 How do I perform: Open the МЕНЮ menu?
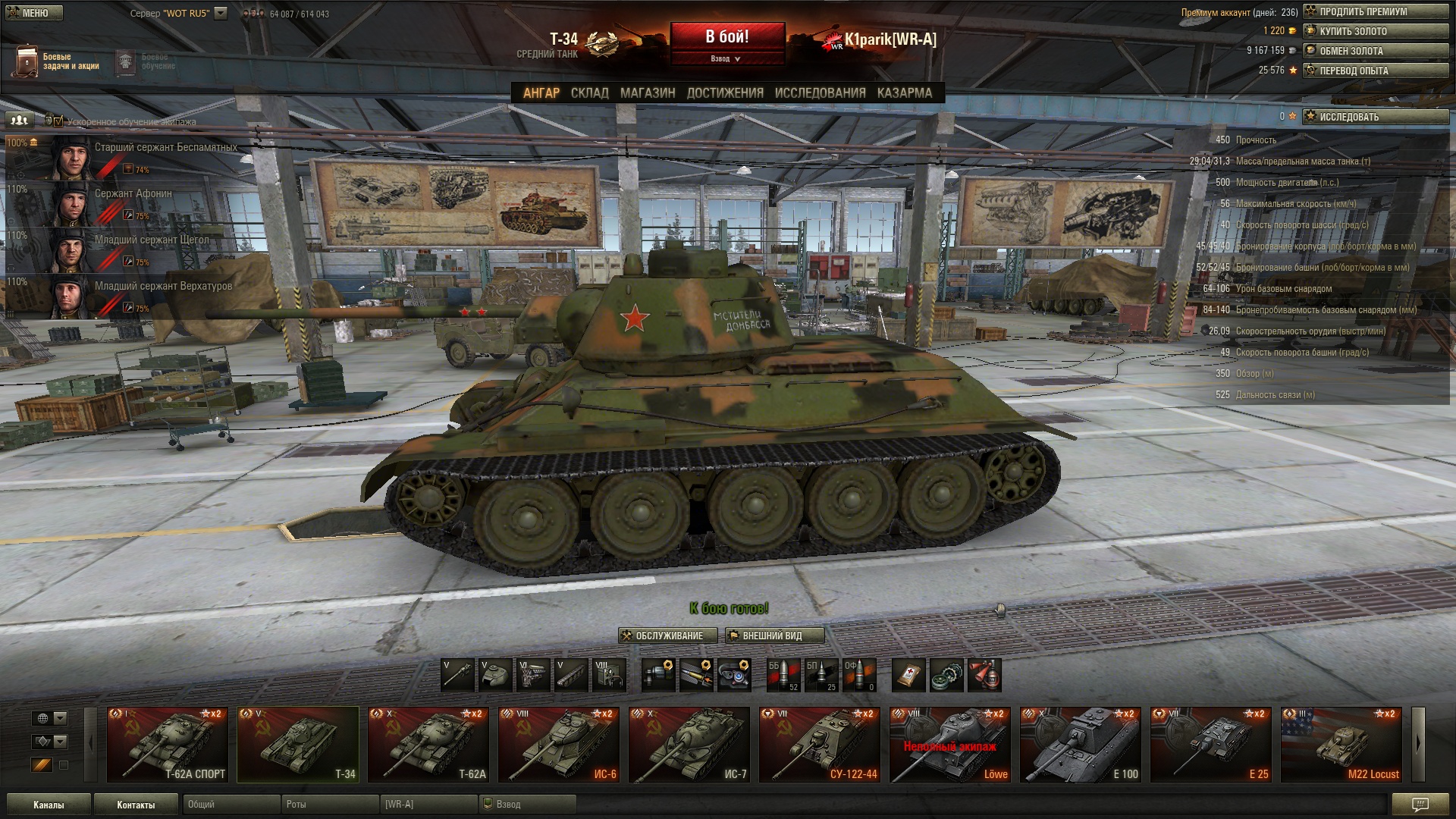(x=34, y=13)
